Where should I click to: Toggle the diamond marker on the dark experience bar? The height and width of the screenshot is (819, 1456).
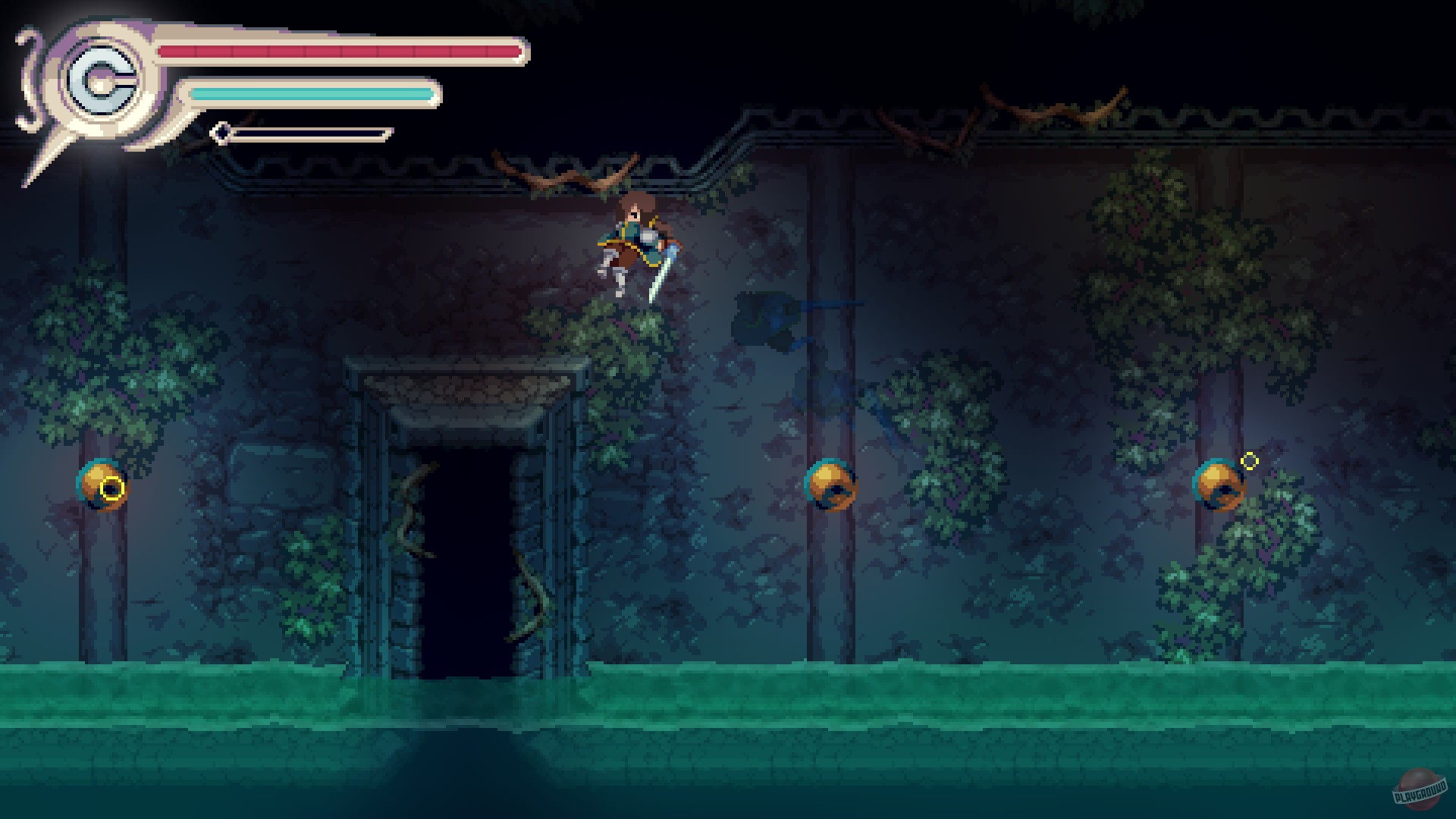coord(222,133)
